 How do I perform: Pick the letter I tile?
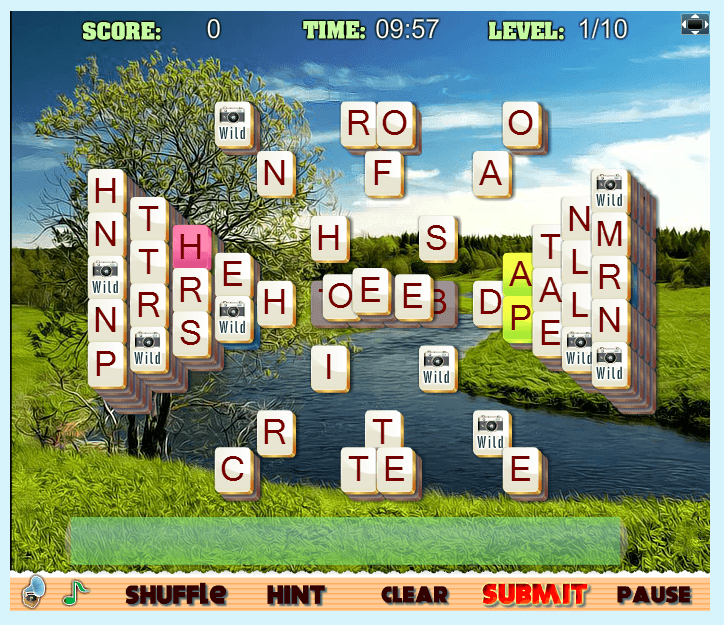[x=329, y=367]
